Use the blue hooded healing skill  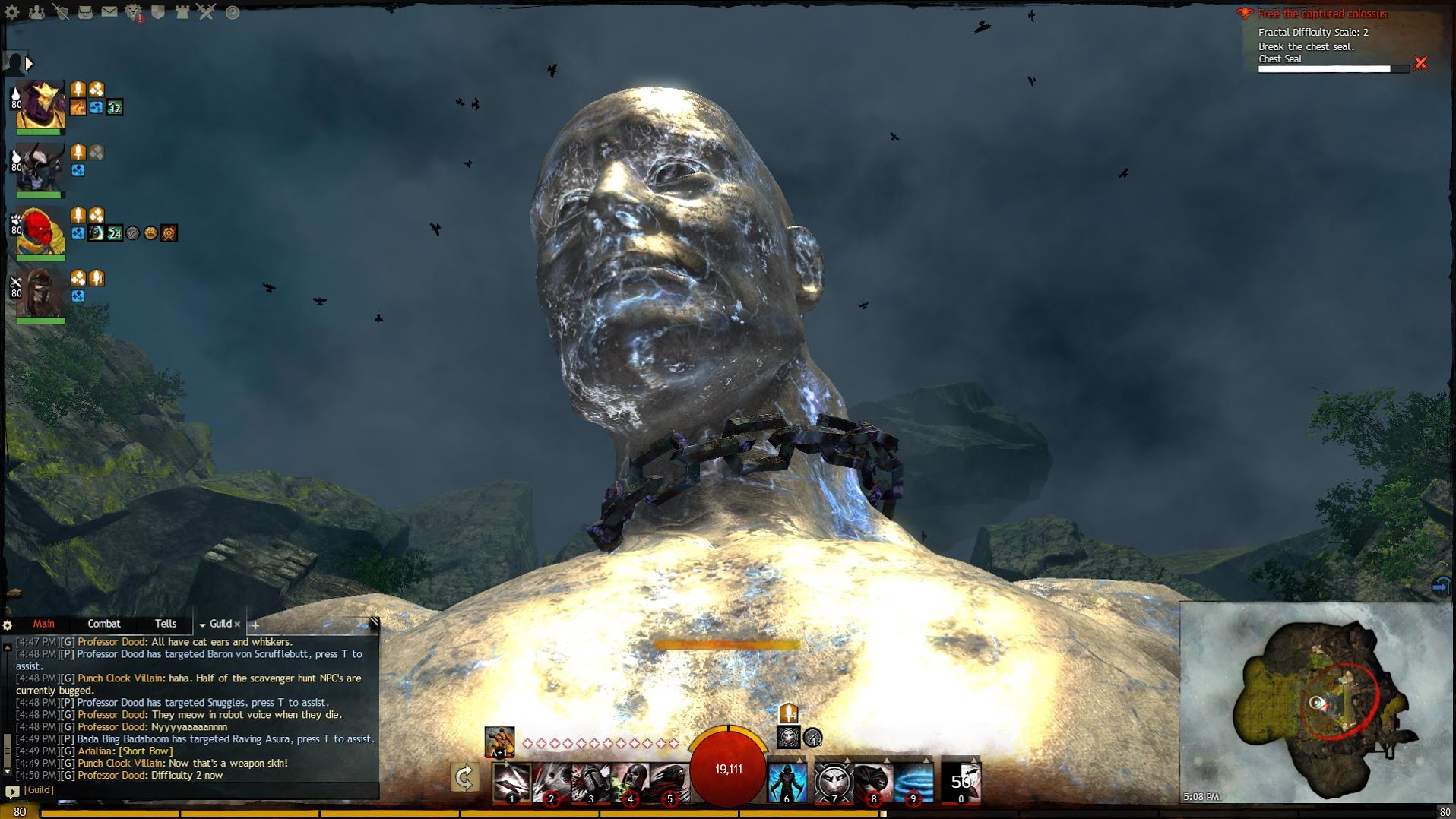click(787, 783)
